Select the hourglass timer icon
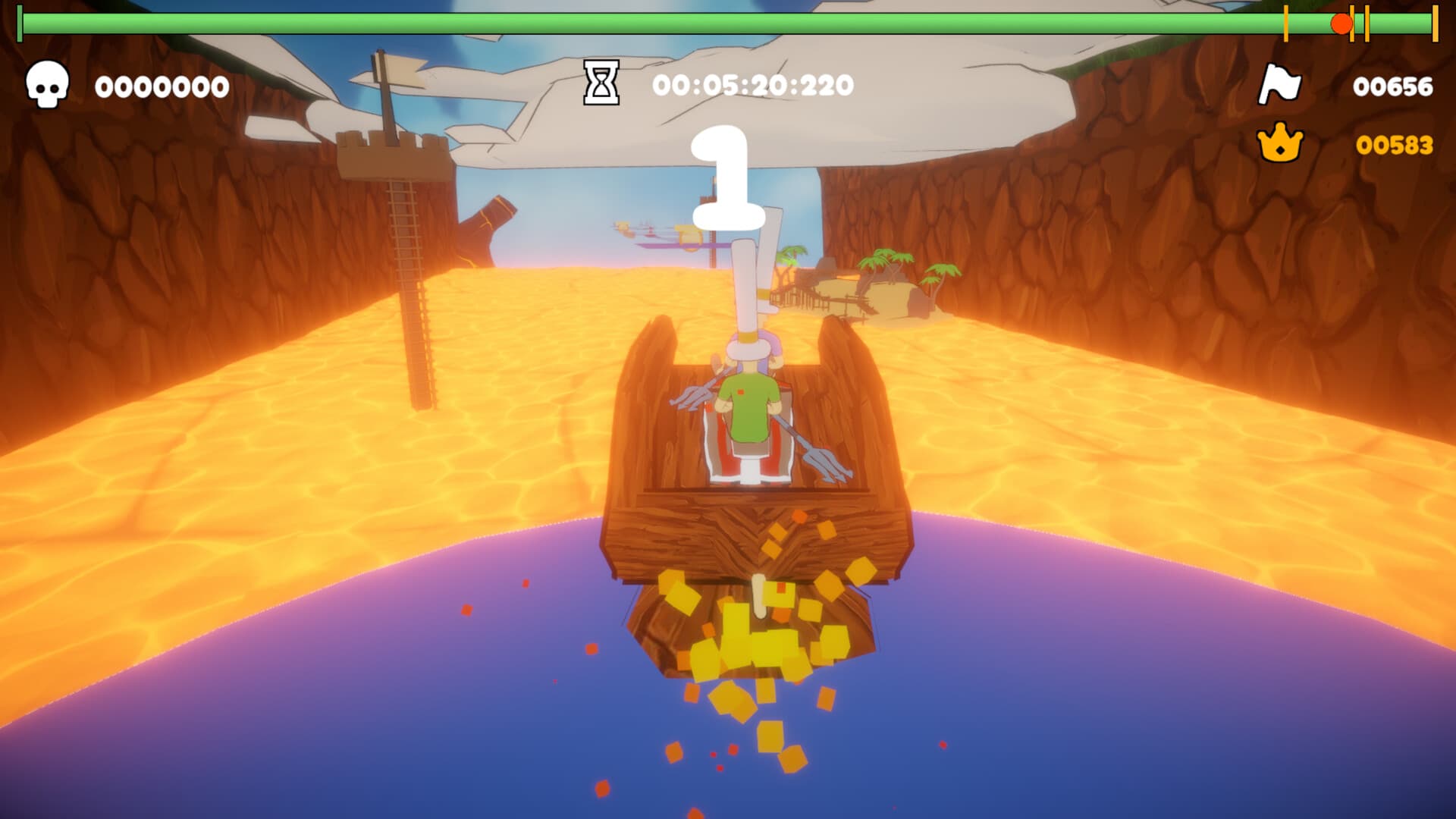Screen dimensions: 1456x819 pos(600,85)
